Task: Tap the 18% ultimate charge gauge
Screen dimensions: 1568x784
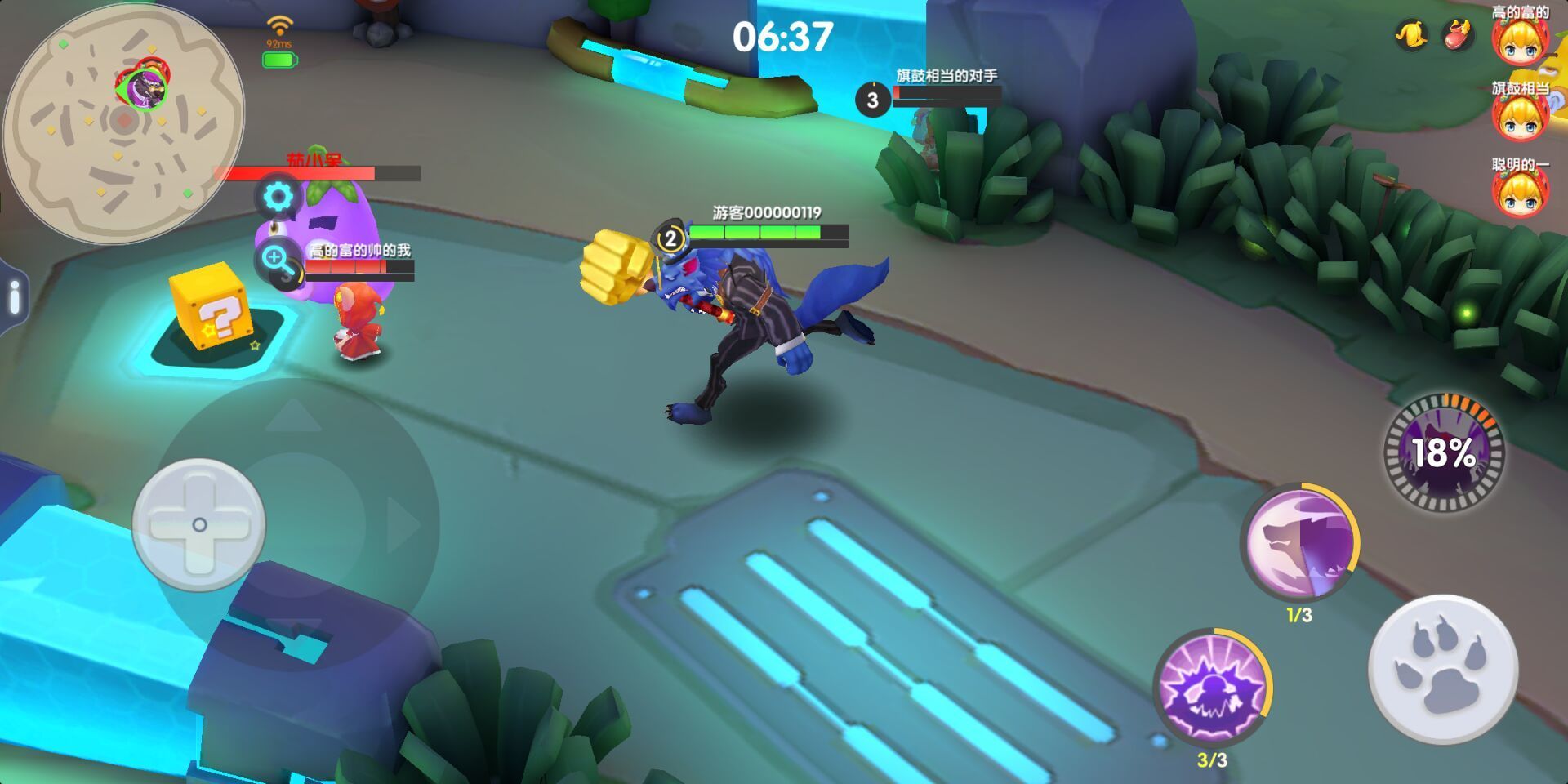Action: [x=1444, y=452]
